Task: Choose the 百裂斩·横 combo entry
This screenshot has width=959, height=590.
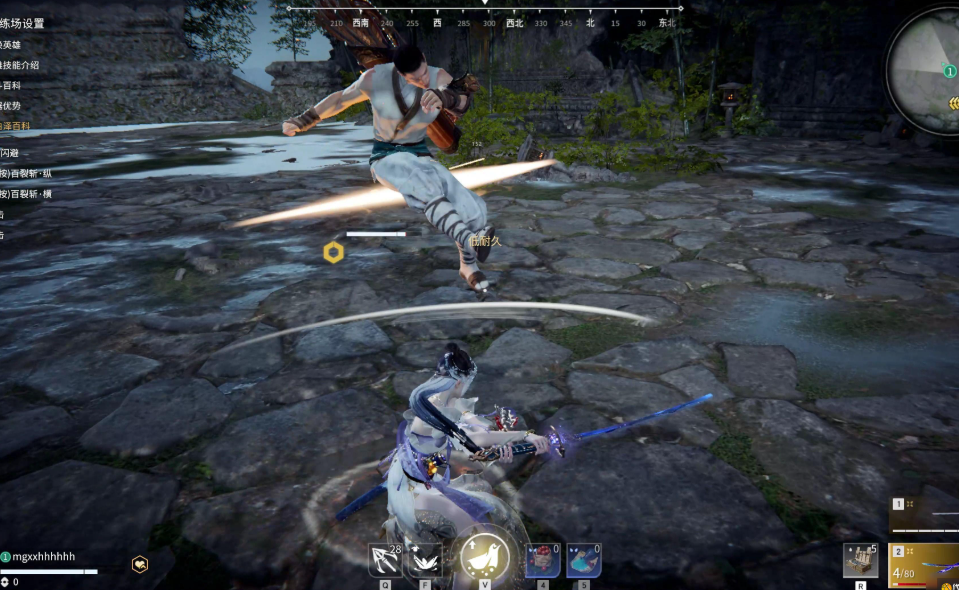Action: pyautogui.click(x=26, y=194)
